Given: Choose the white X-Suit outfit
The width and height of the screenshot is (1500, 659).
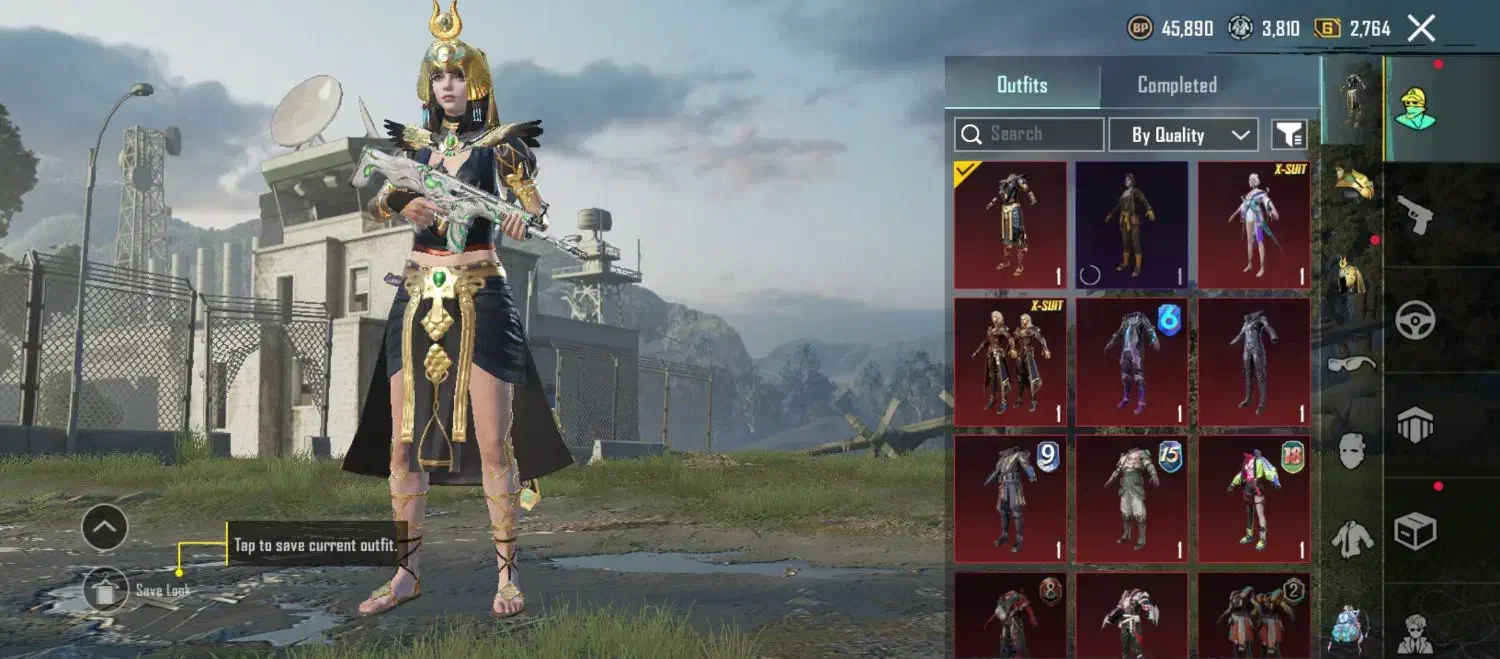Looking at the screenshot, I should [x=1254, y=225].
